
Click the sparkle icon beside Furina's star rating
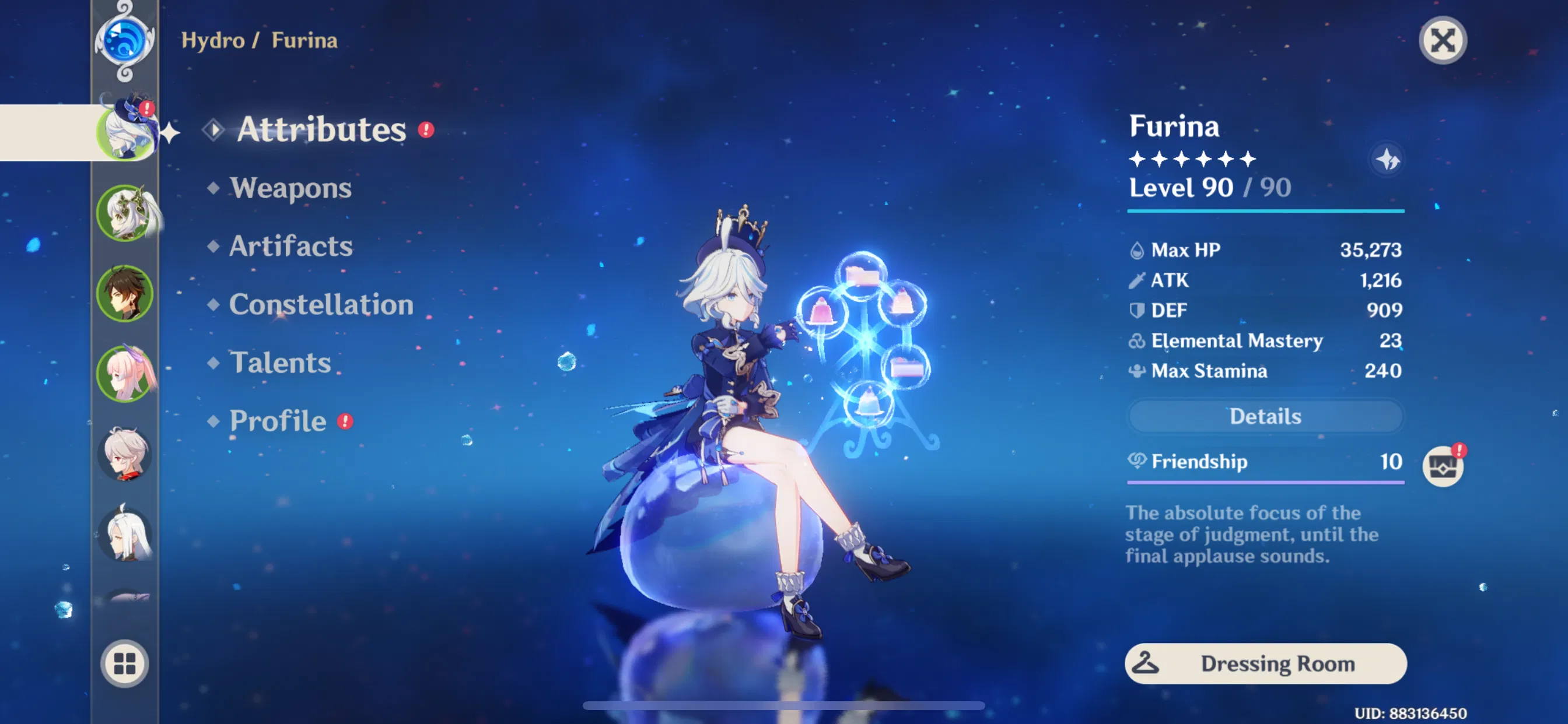(x=1388, y=160)
